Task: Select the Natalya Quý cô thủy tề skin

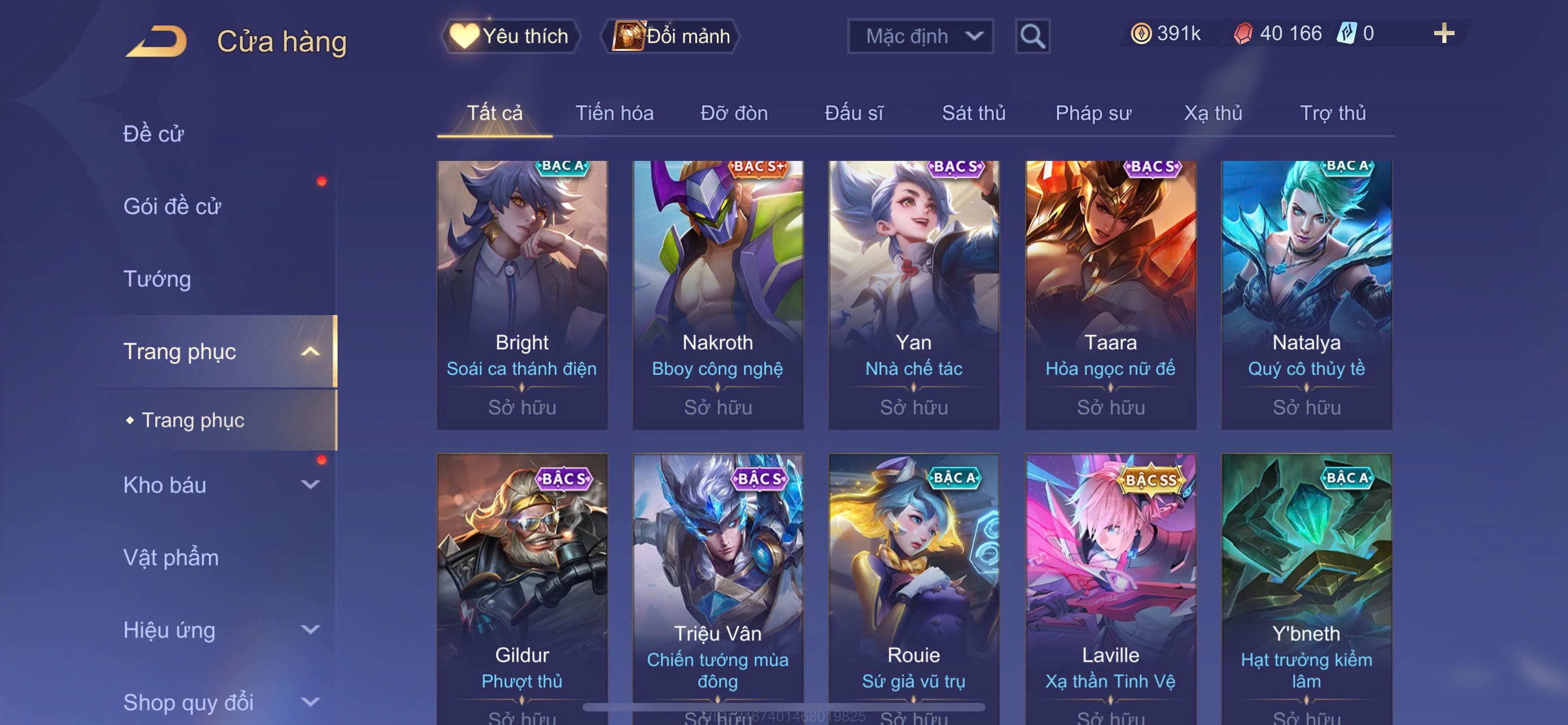Action: click(1306, 295)
